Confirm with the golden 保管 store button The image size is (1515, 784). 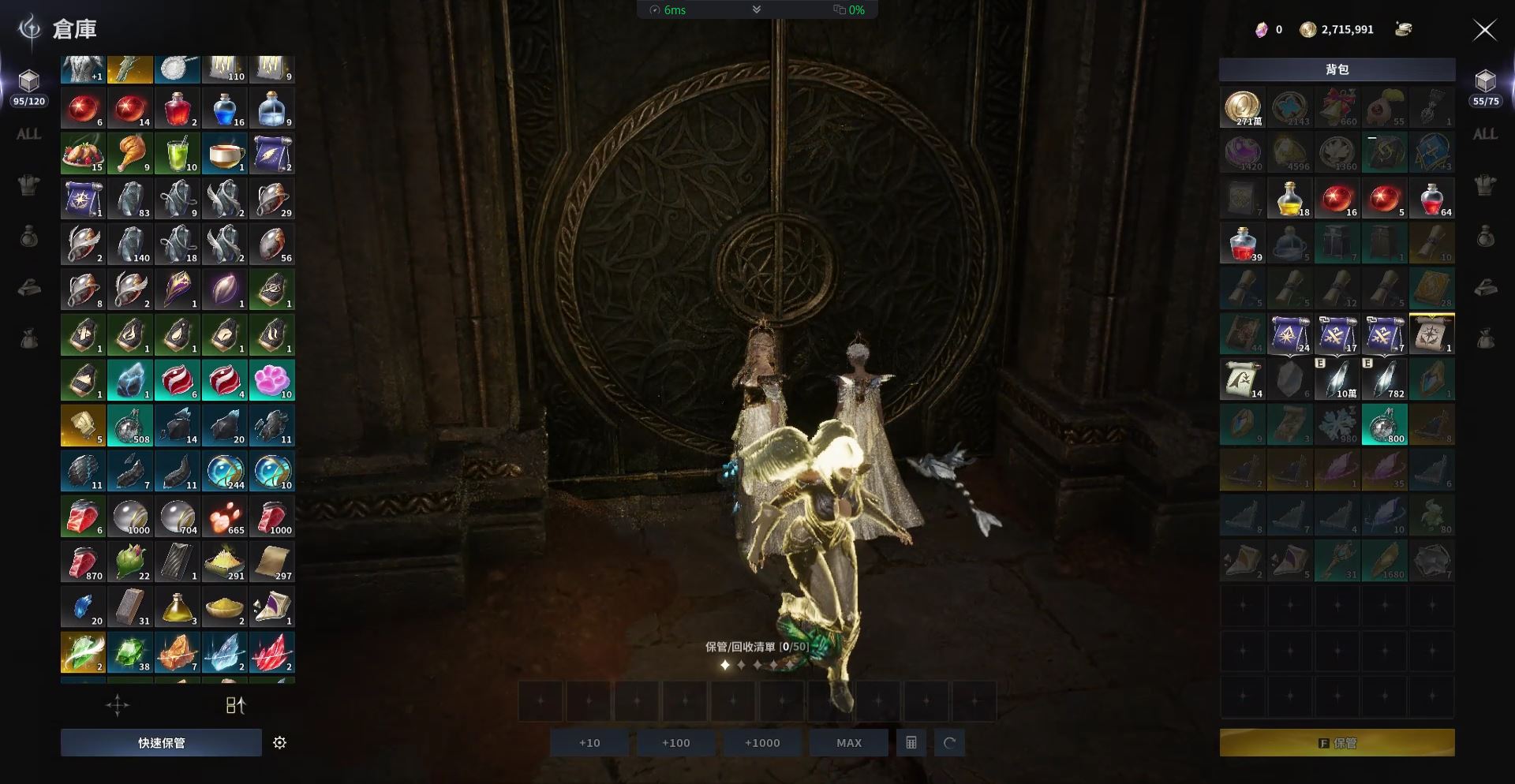coord(1337,742)
